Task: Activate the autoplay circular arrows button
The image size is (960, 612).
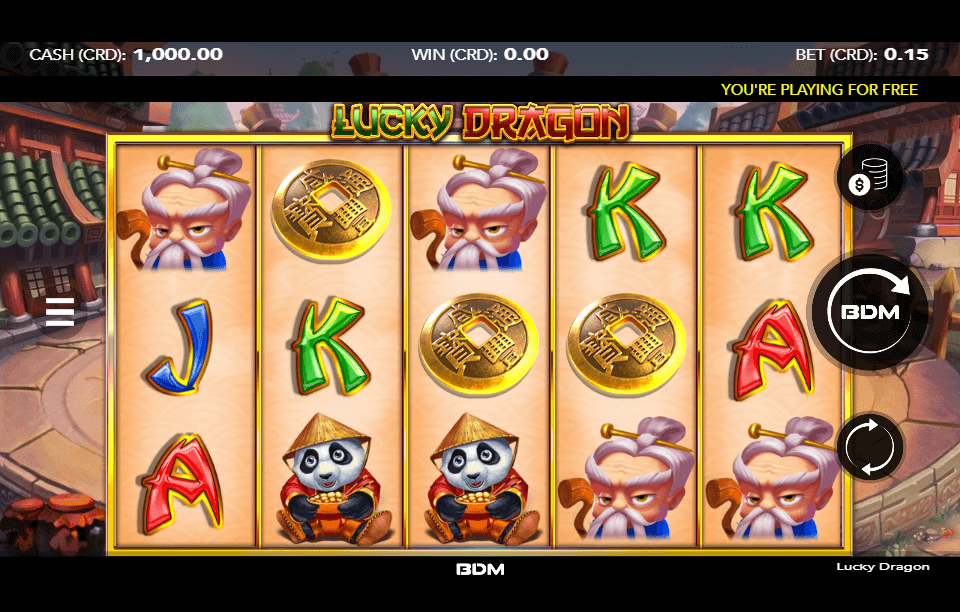Action: [869, 446]
